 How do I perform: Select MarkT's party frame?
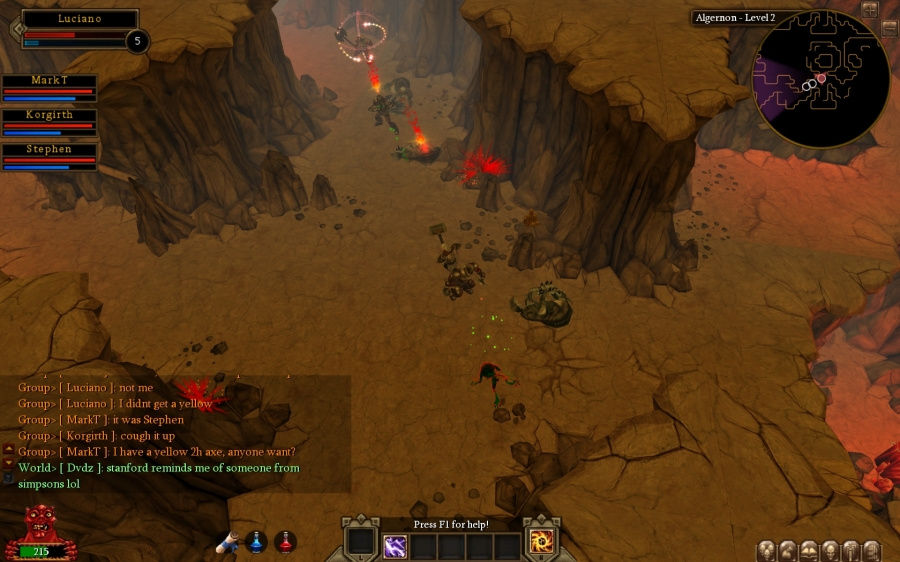coord(49,87)
